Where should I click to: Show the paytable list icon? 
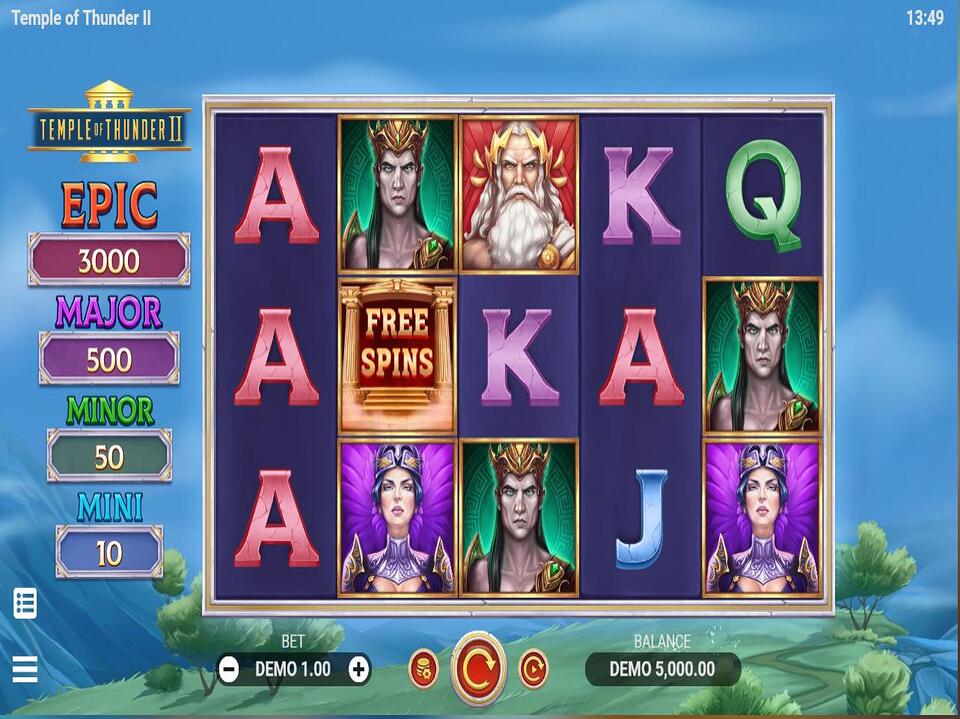[x=25, y=603]
